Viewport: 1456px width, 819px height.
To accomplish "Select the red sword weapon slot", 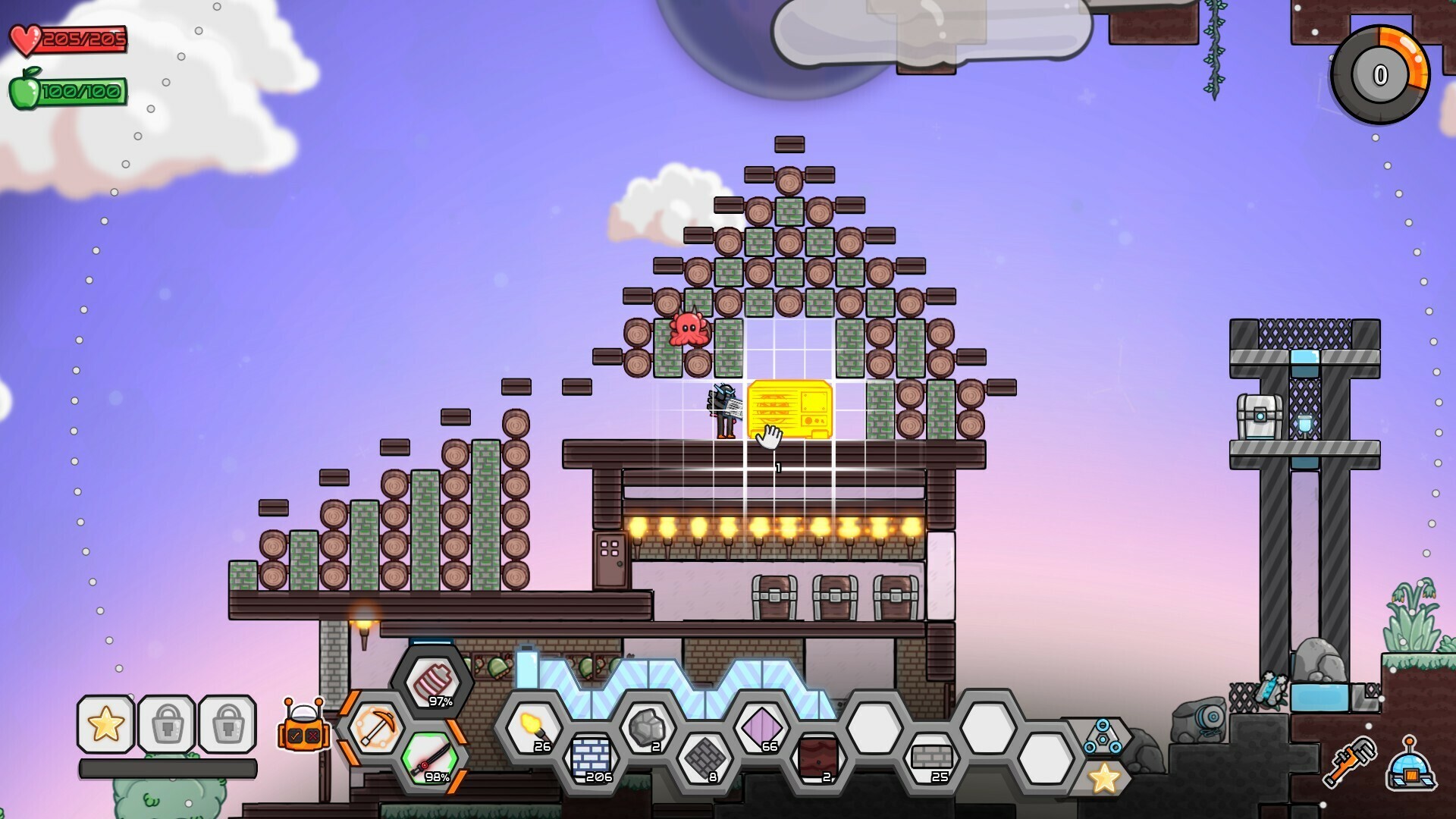I will click(430, 758).
